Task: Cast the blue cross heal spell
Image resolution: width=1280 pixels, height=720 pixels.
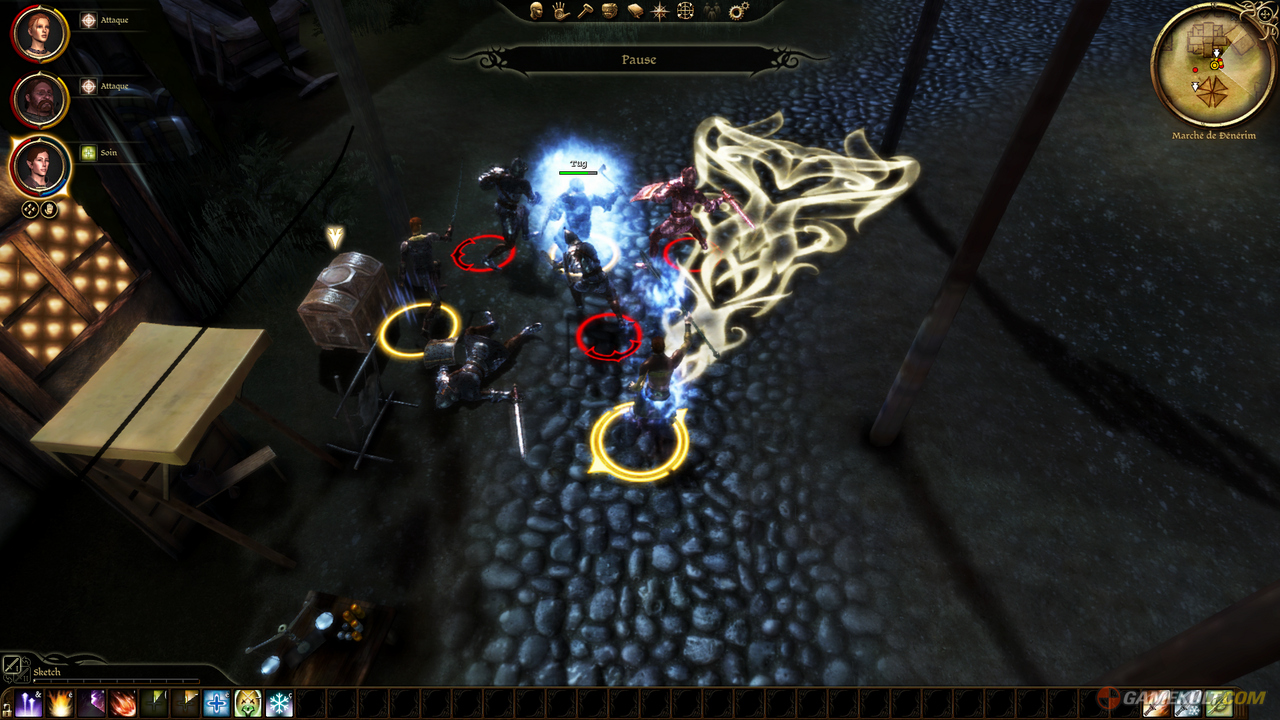Action: point(216,703)
